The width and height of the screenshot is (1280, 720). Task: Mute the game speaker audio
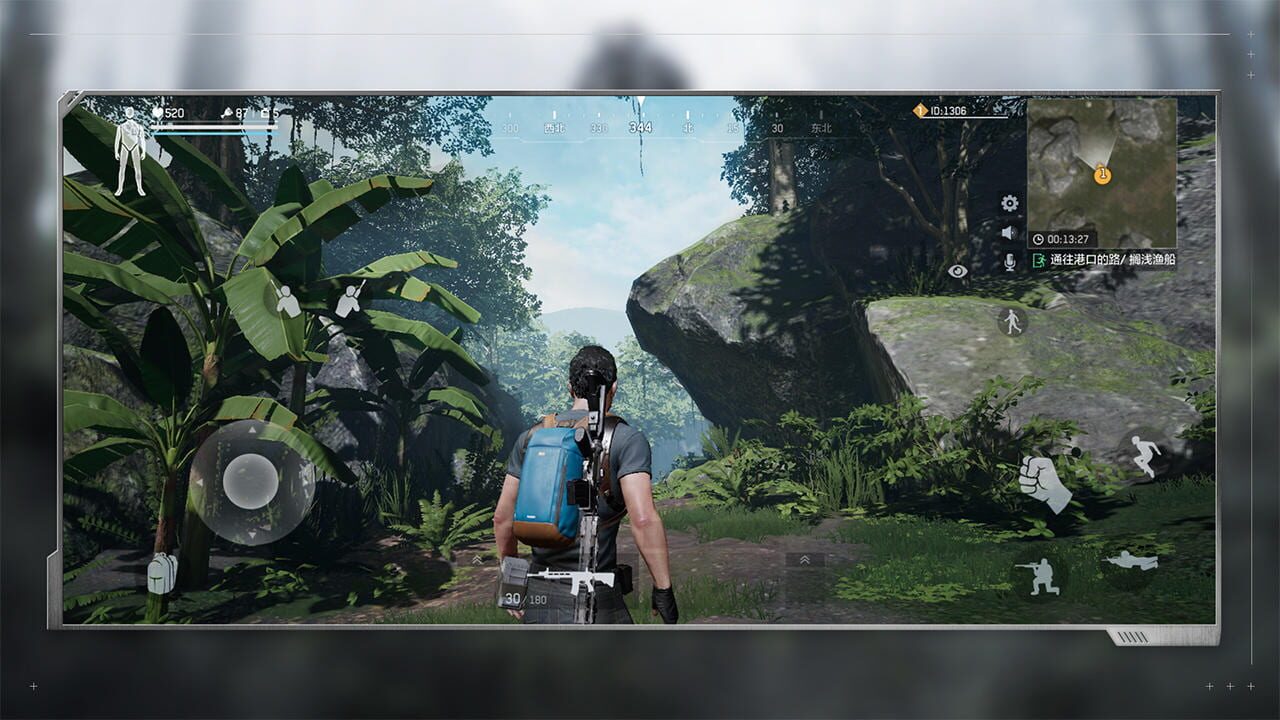(x=1008, y=232)
